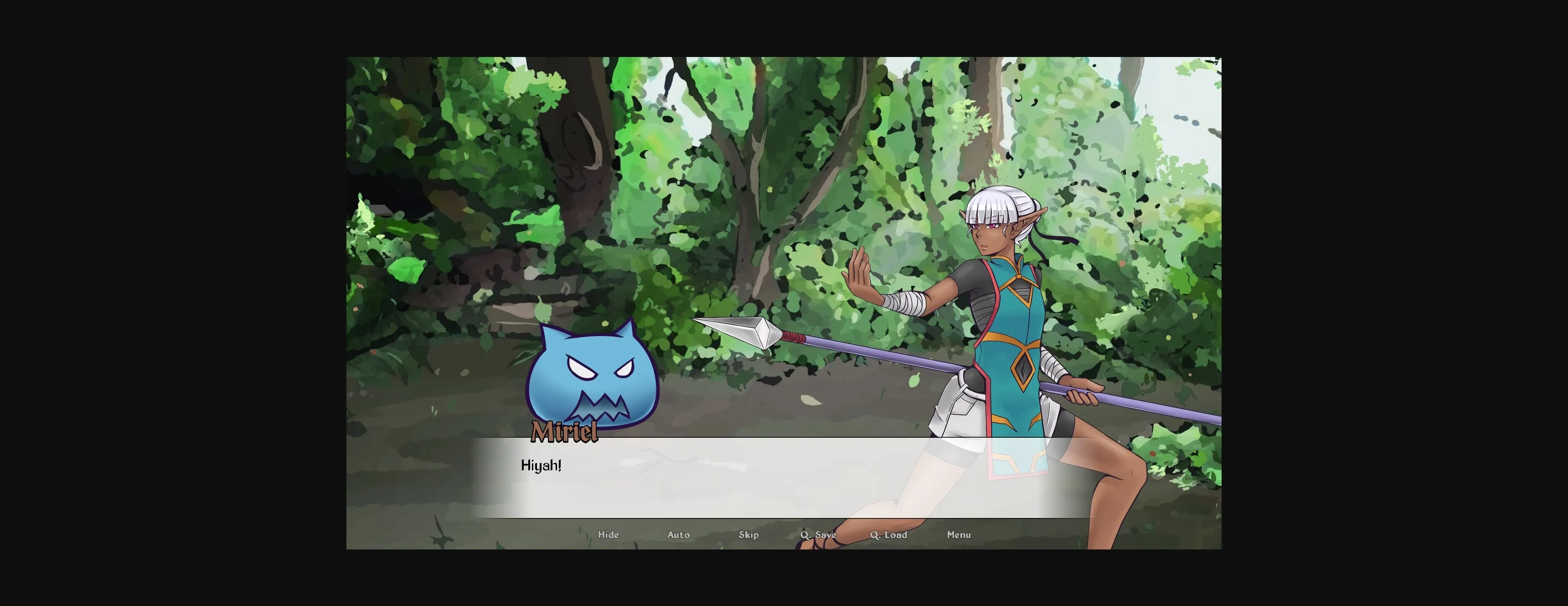
Task: Load the Quick Save slot
Action: pos(889,534)
